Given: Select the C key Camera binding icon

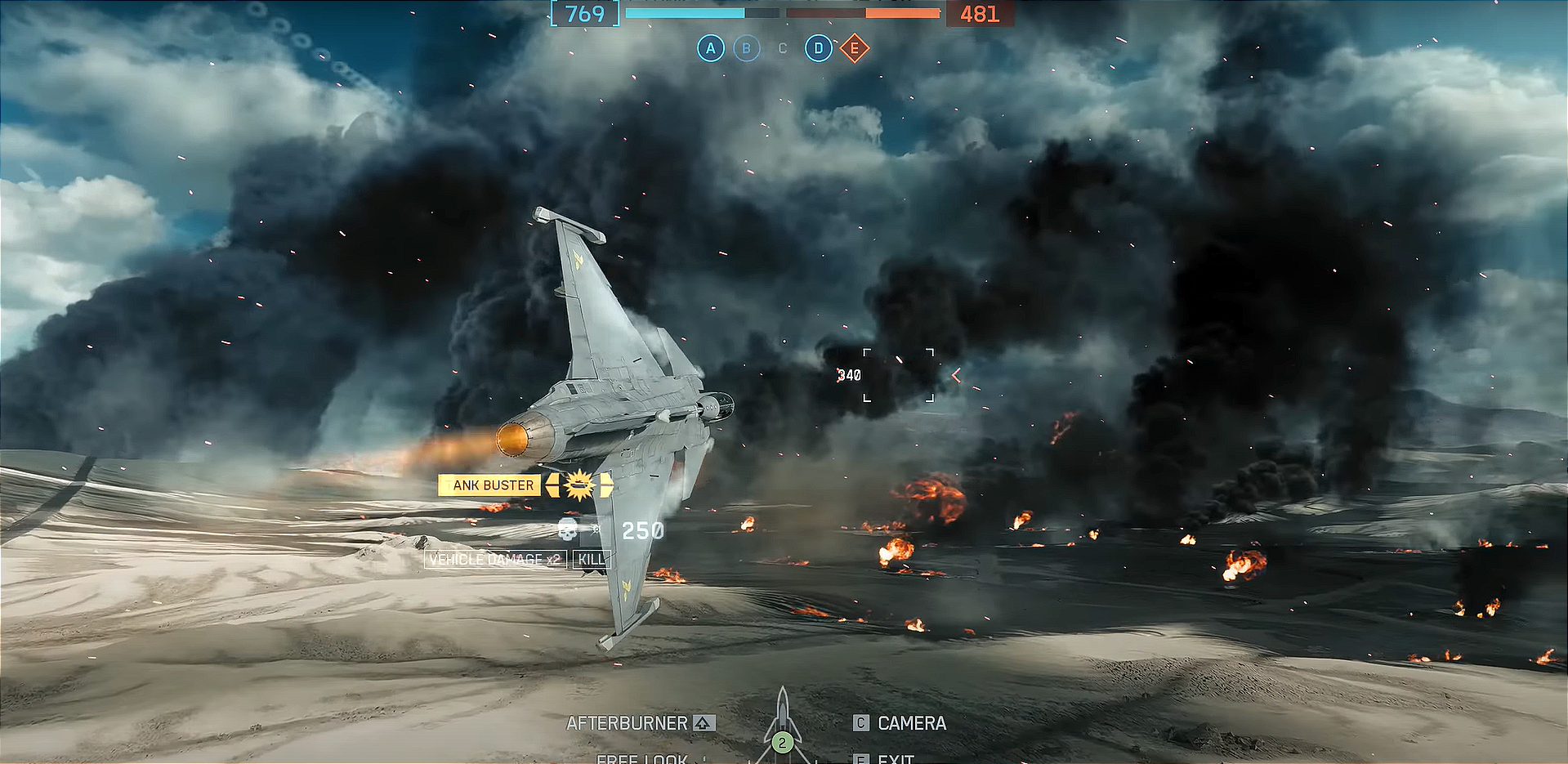Looking at the screenshot, I should (860, 722).
